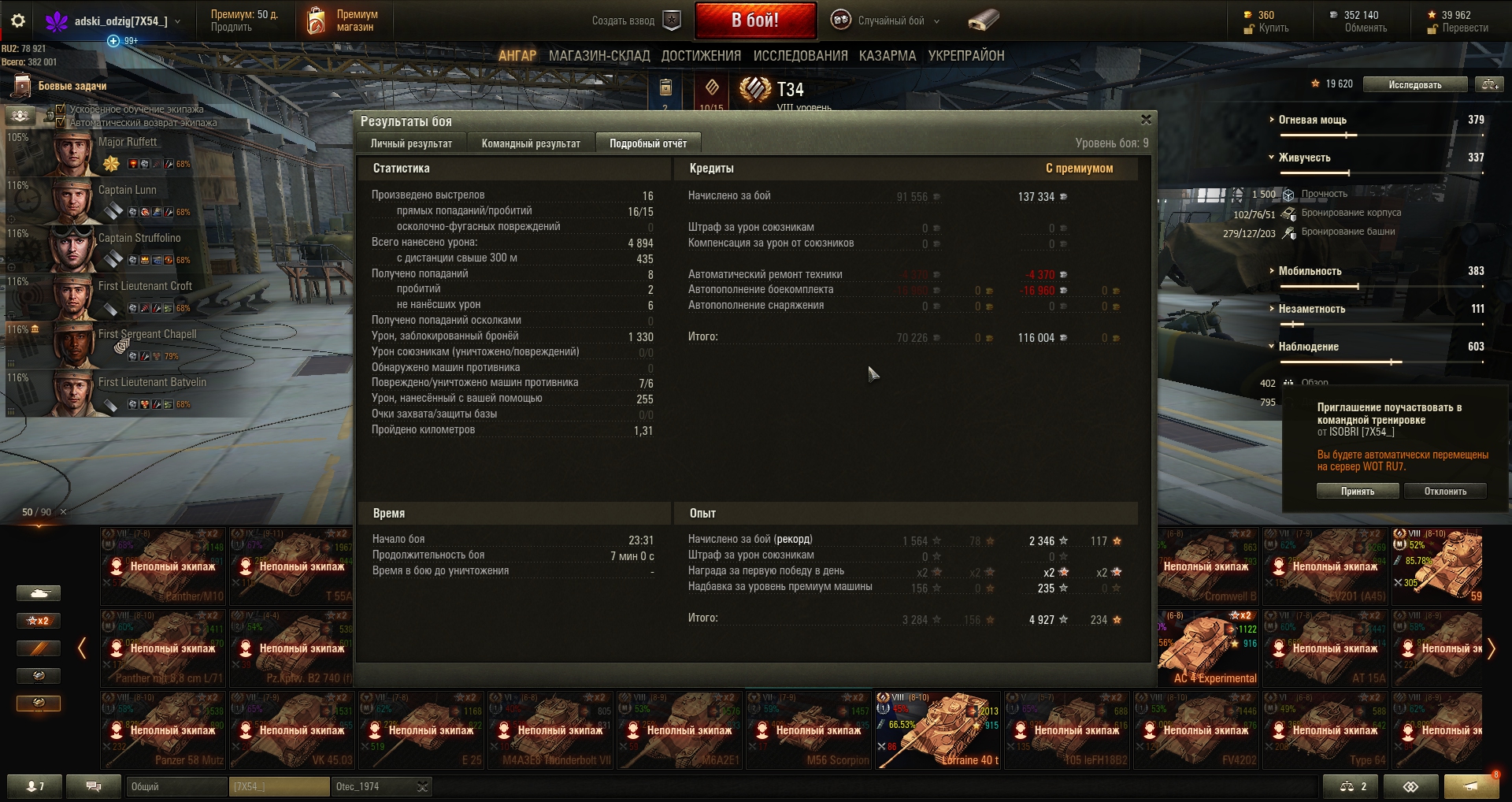Open the ИССЛЕДОВАНИЯ menu
This screenshot has width=1512, height=802.
pos(800,56)
